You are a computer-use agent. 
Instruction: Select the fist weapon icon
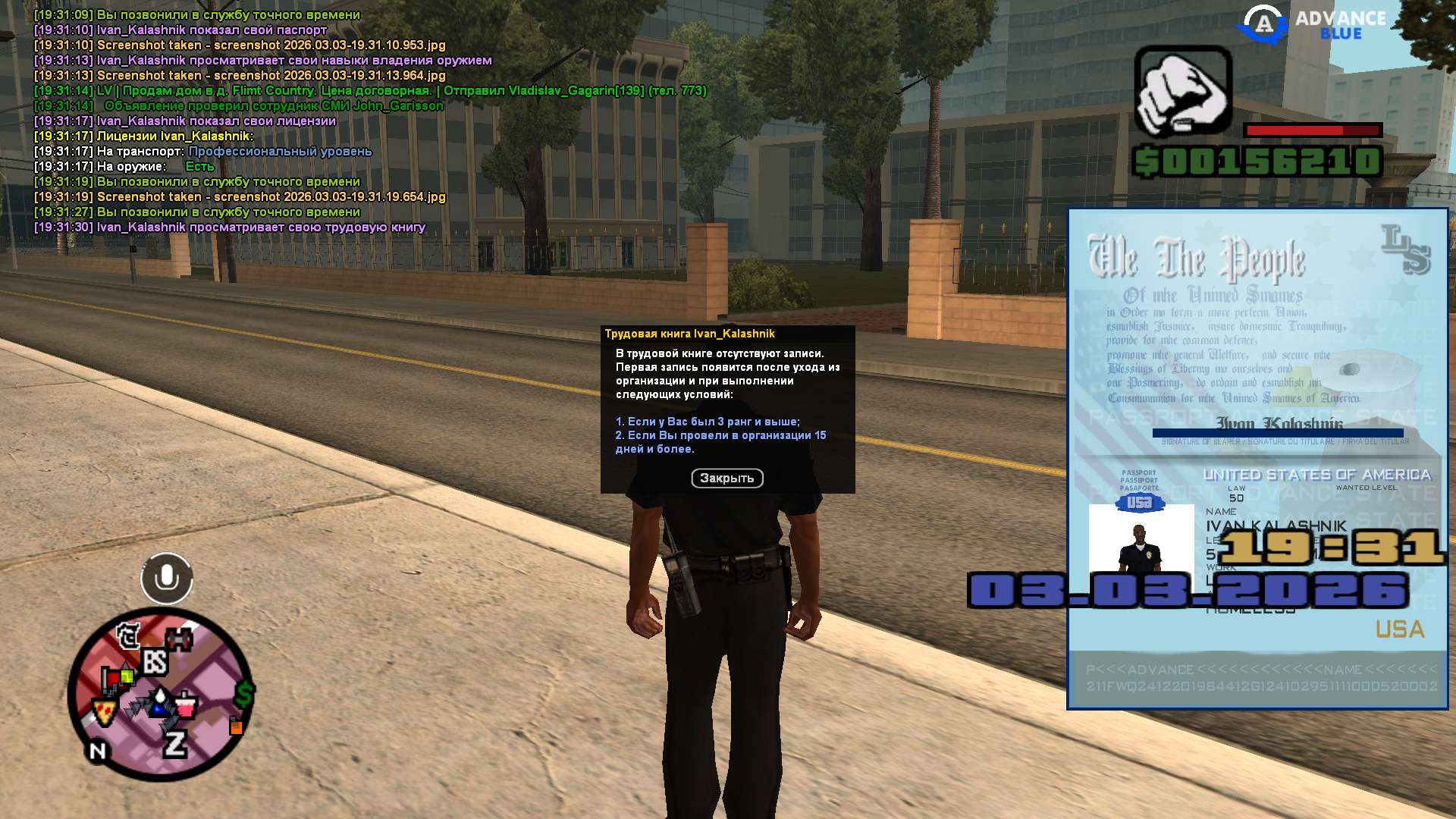(x=1182, y=92)
